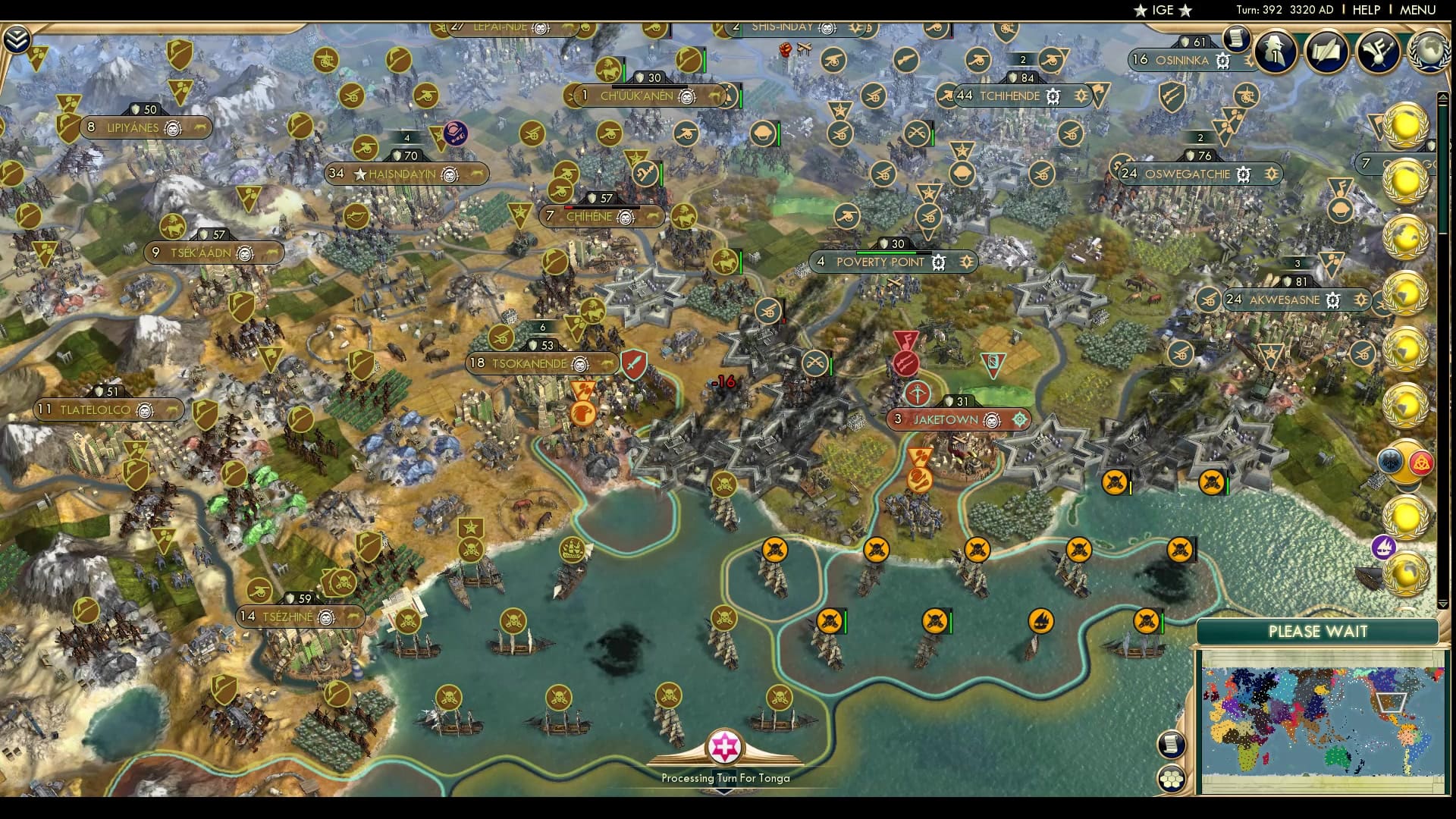Open the Culture overview flag icon
The image size is (1456, 819).
1379,52
